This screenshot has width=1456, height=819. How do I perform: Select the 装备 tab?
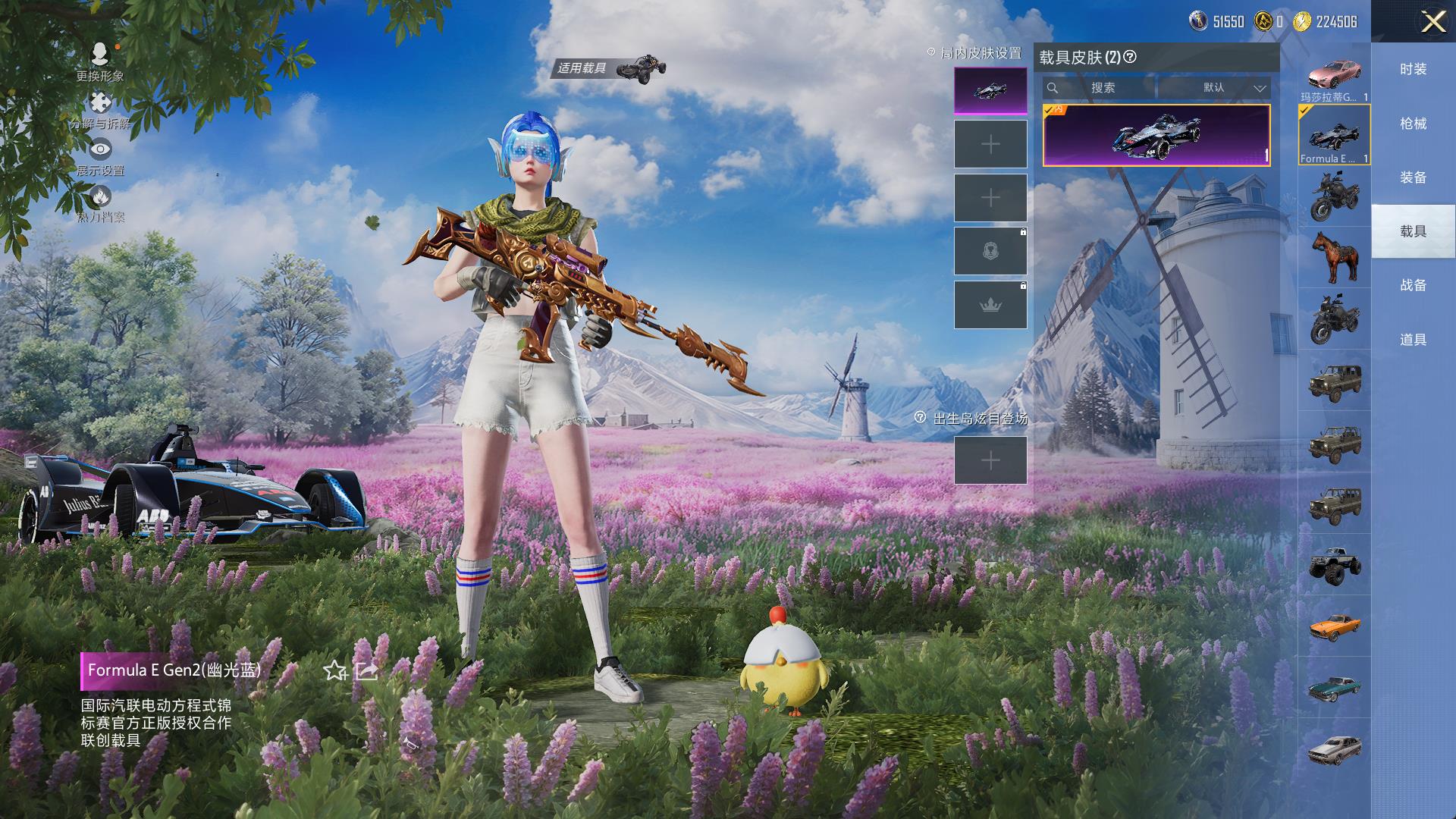click(x=1413, y=177)
